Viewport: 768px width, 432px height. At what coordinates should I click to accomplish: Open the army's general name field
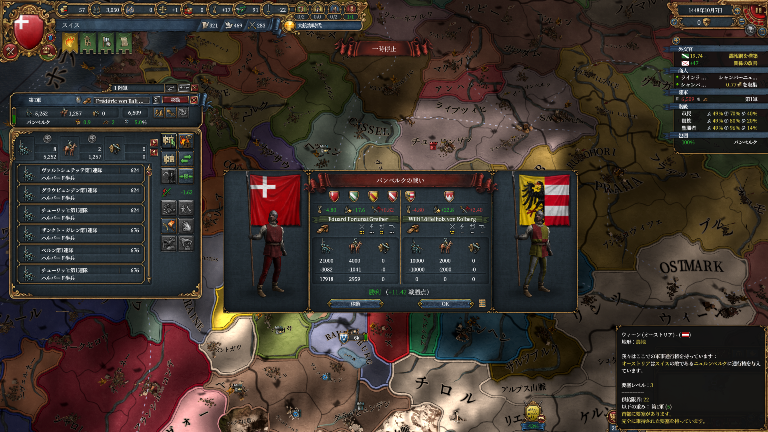click(x=120, y=99)
